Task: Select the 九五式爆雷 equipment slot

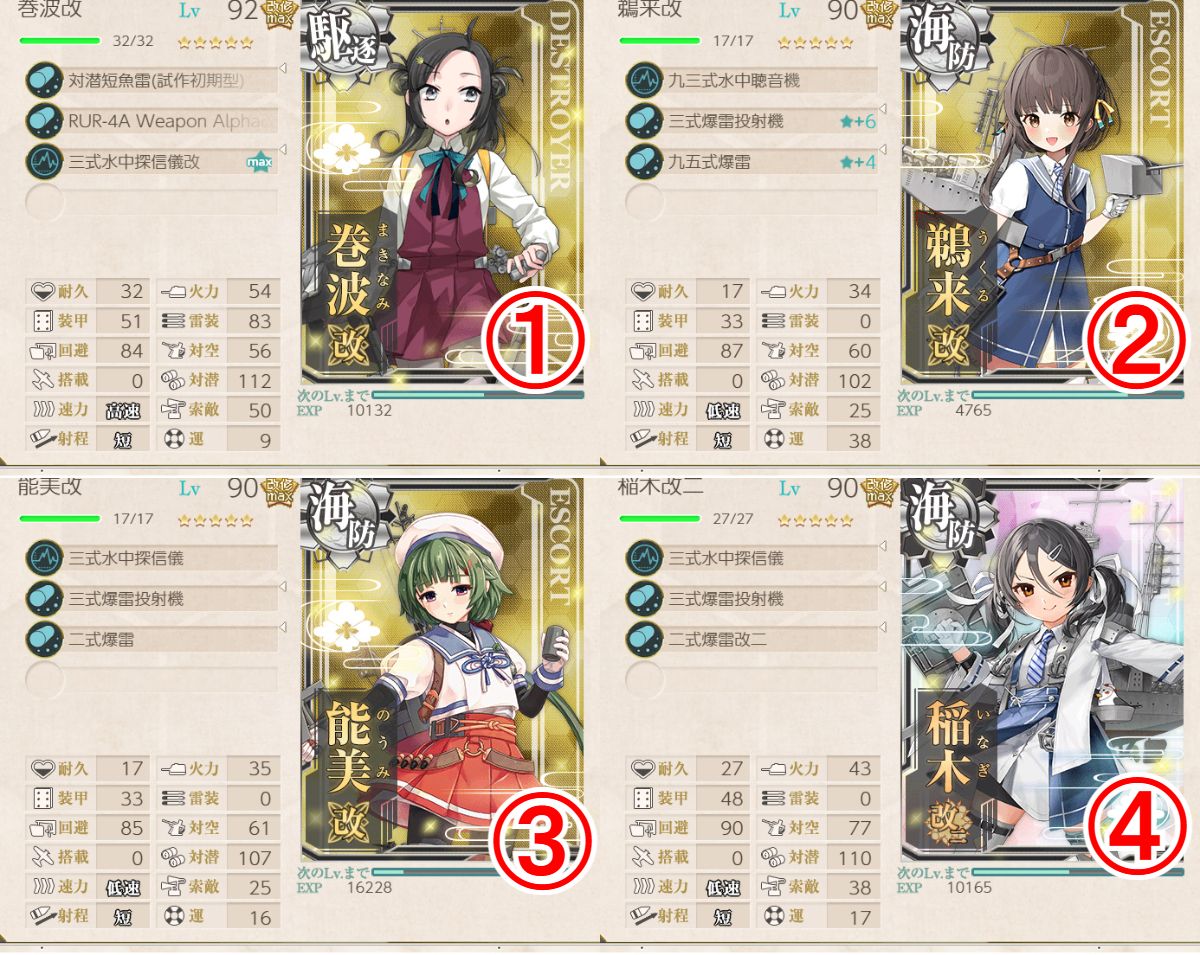Action: (750, 161)
